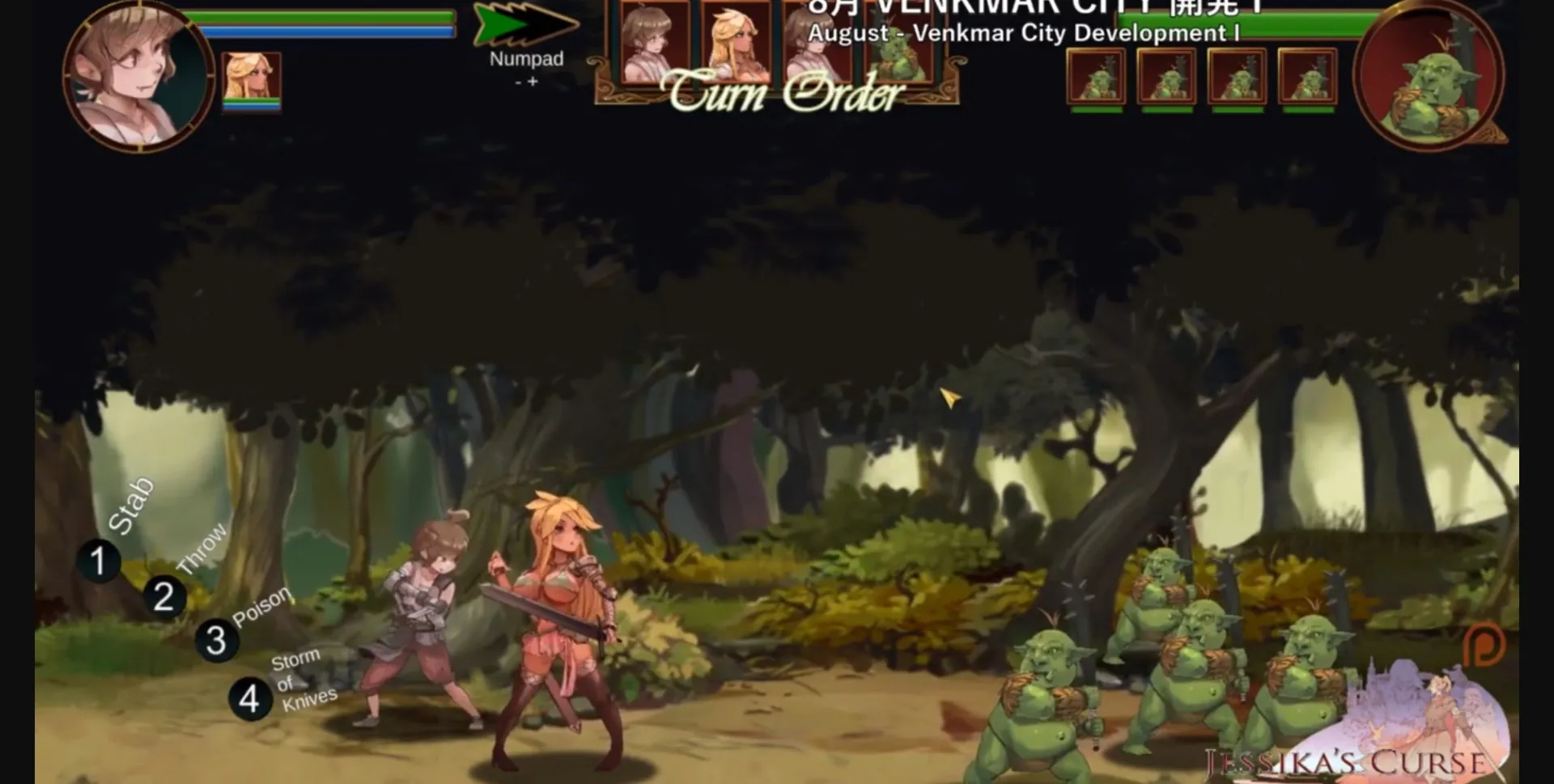Select the blue mana bar of the hero
Viewport: 1554px width, 784px height.
[324, 30]
